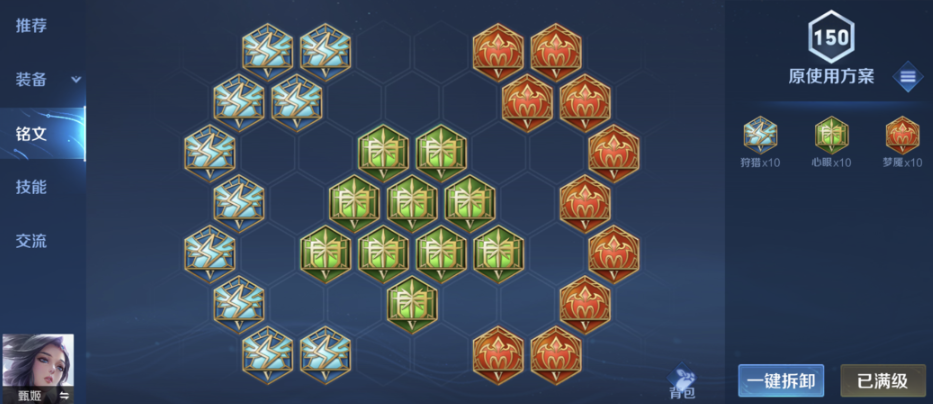933x404 pixels.
Task: Click the 已满级 button
Action: pos(882,380)
